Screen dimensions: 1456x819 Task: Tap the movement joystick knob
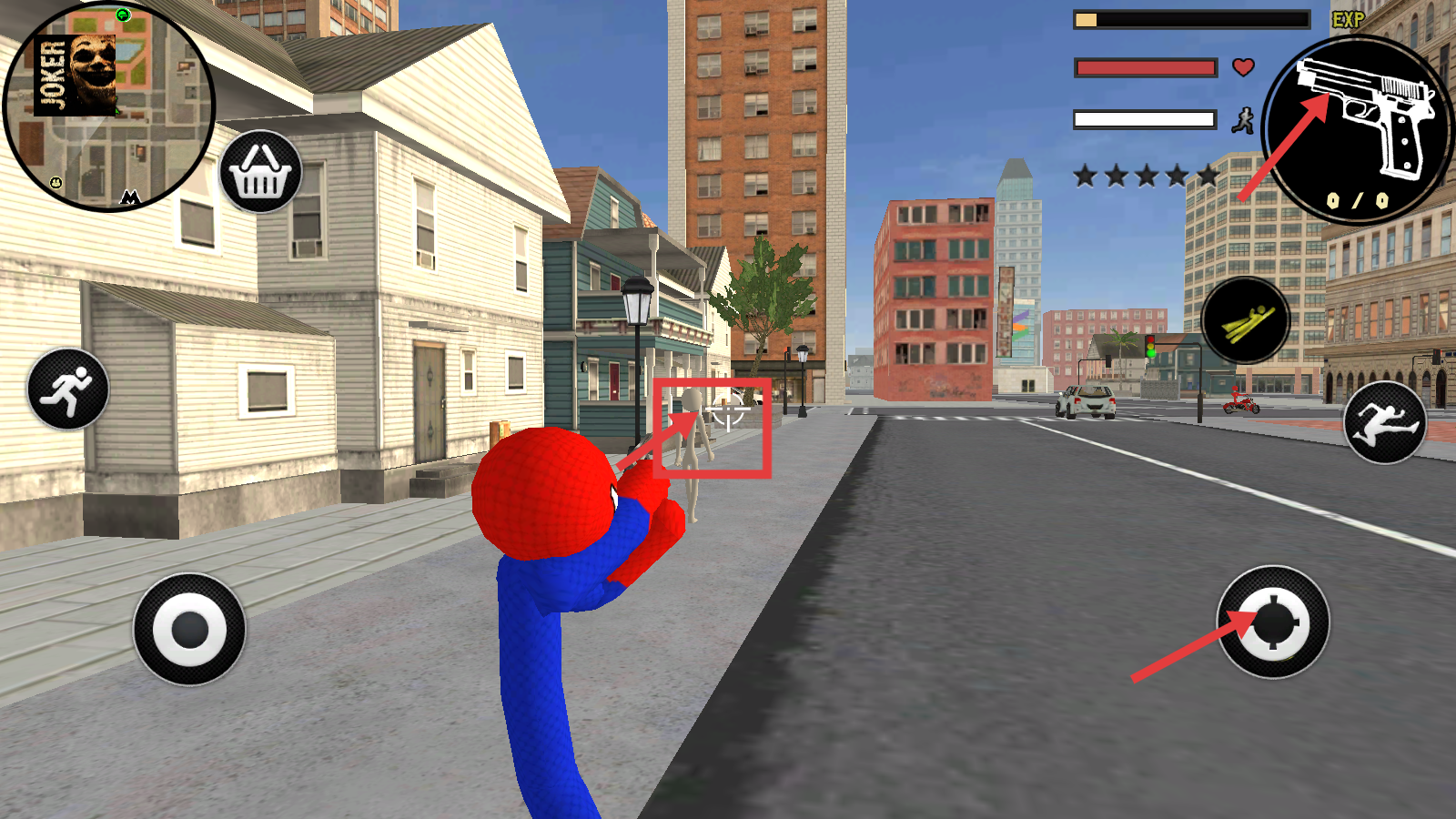(x=189, y=630)
